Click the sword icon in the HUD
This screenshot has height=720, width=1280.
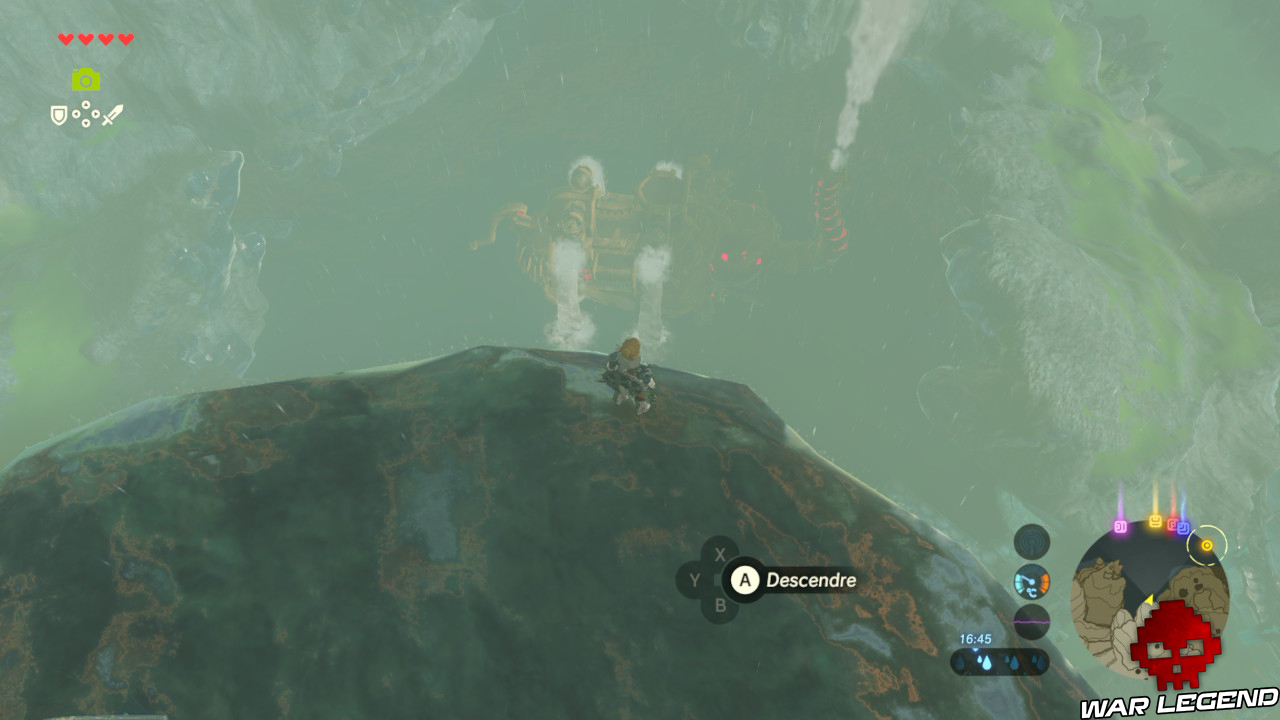click(113, 116)
